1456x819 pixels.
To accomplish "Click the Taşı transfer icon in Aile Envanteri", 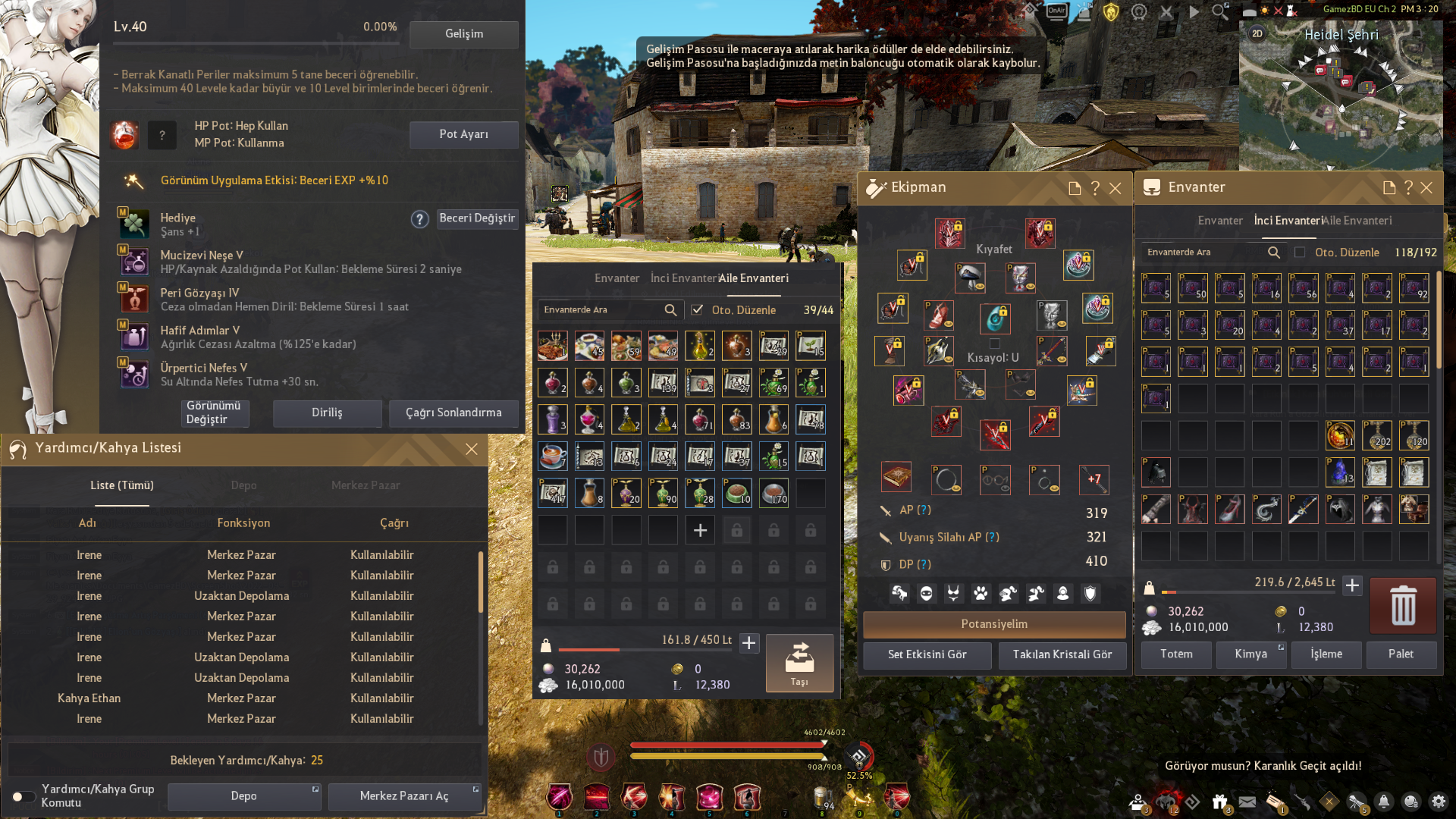I will click(799, 663).
